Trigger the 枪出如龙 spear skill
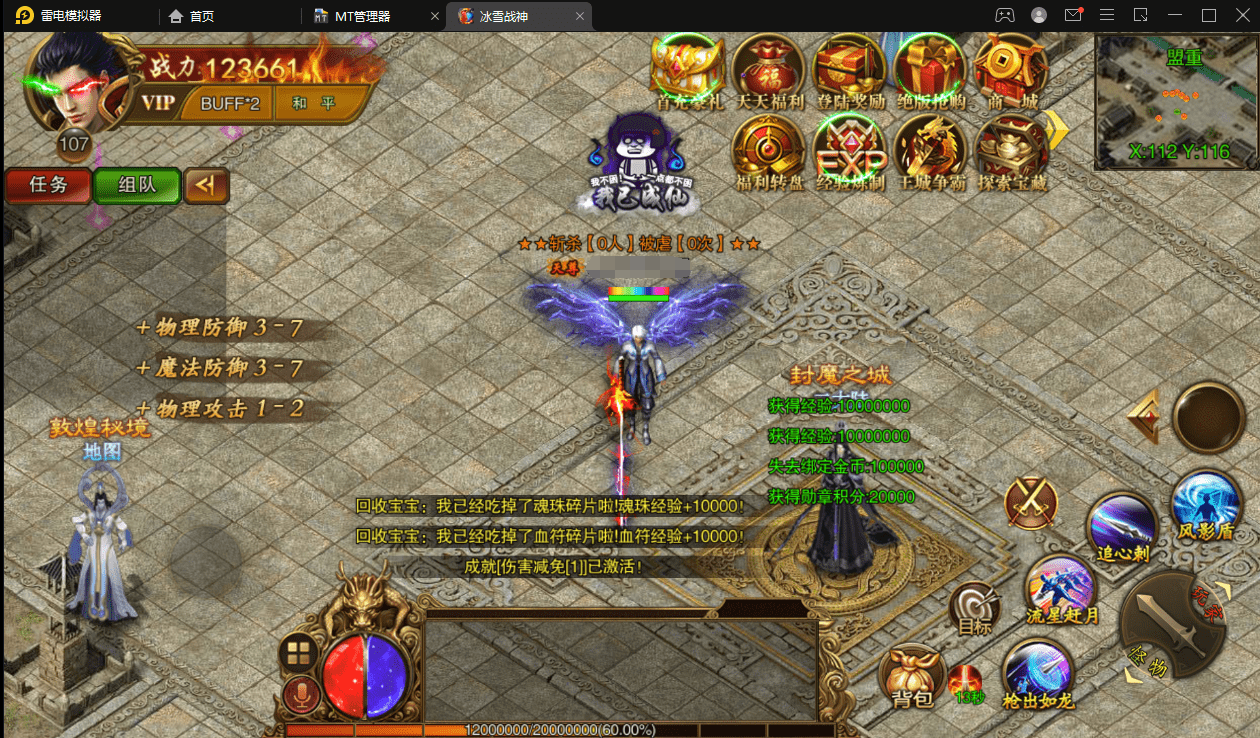Screen dimensions: 1260x738 point(1037,672)
